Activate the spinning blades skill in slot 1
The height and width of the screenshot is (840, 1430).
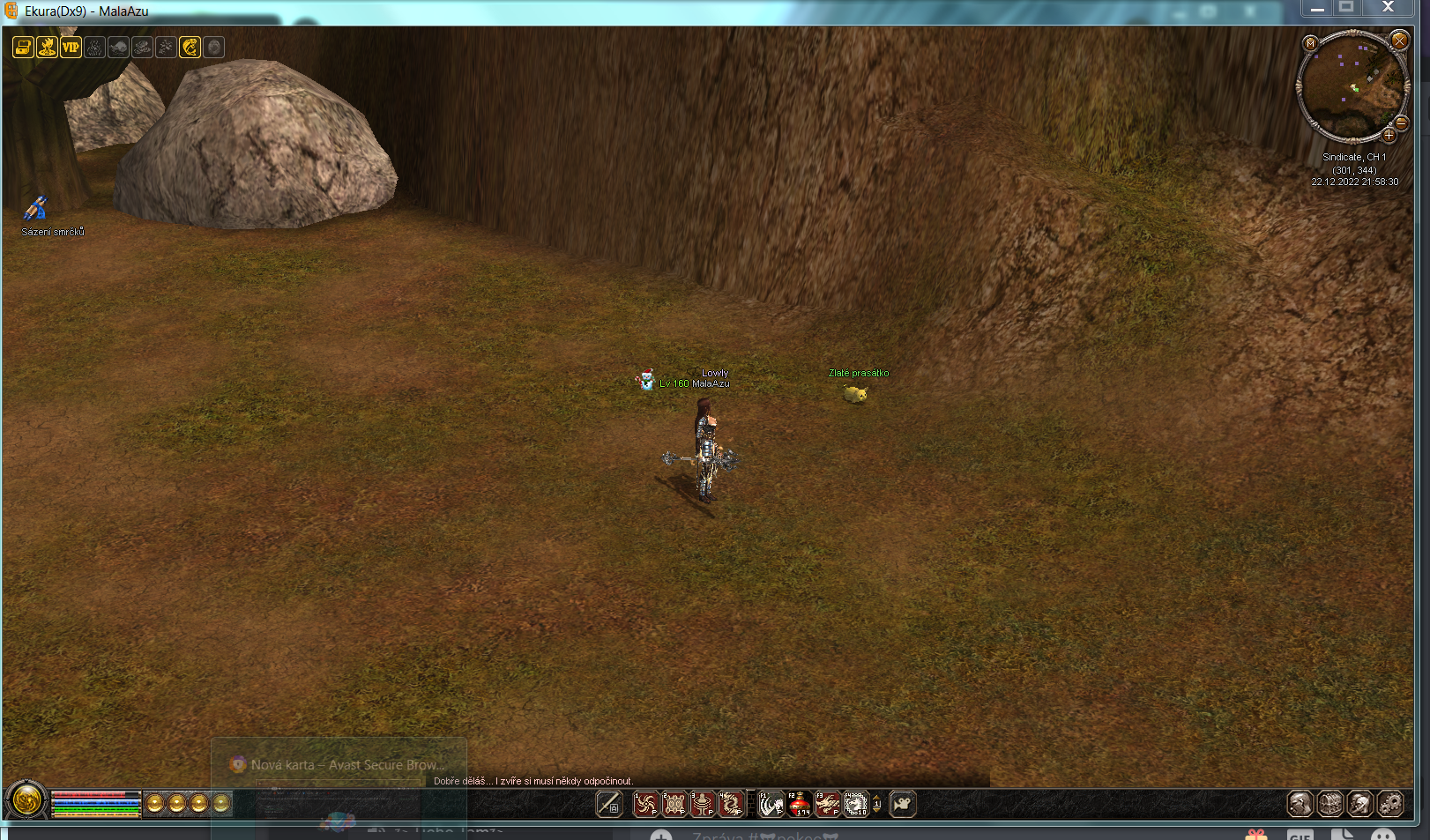[646, 804]
